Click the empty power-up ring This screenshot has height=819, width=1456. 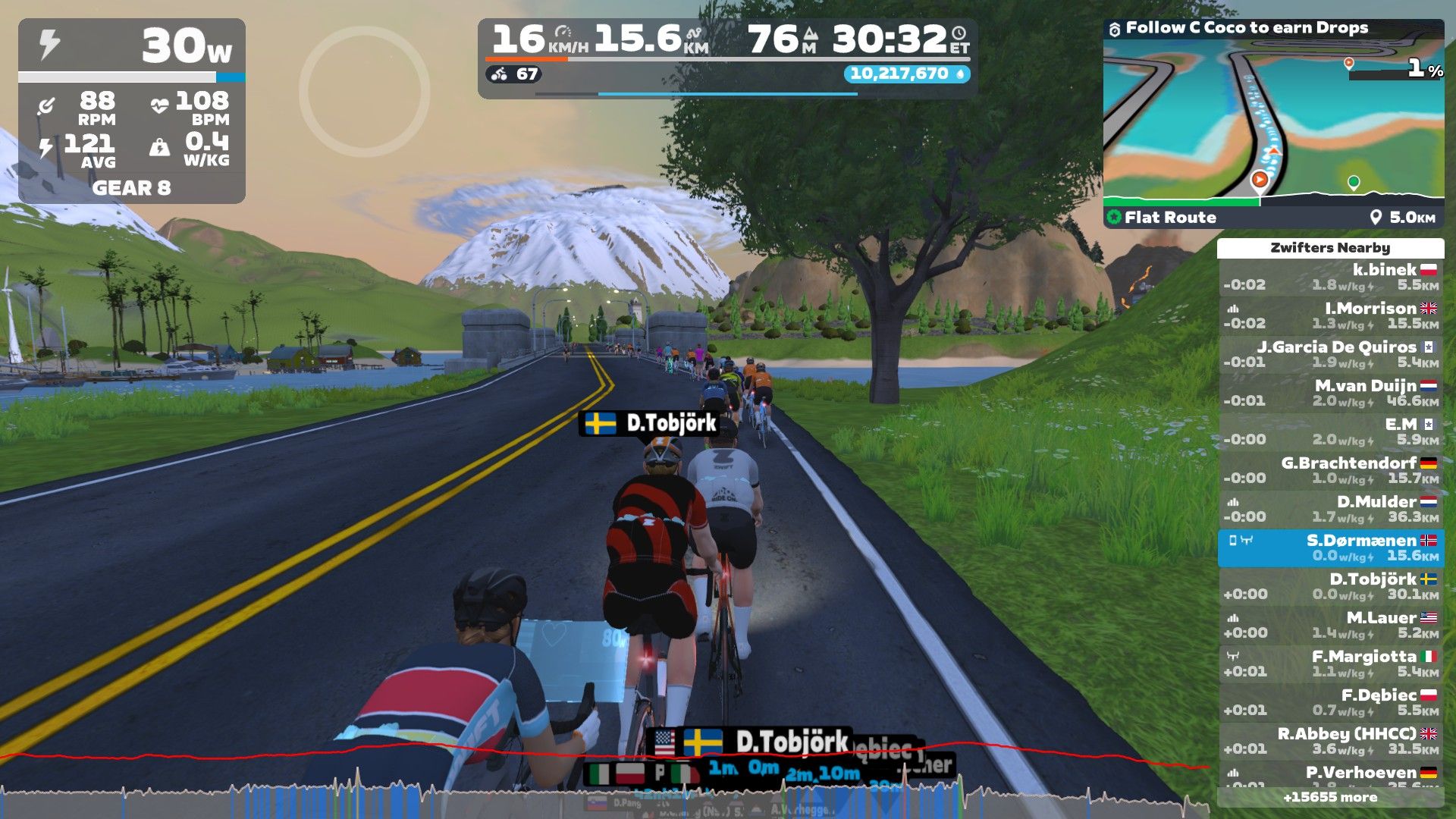[x=364, y=92]
